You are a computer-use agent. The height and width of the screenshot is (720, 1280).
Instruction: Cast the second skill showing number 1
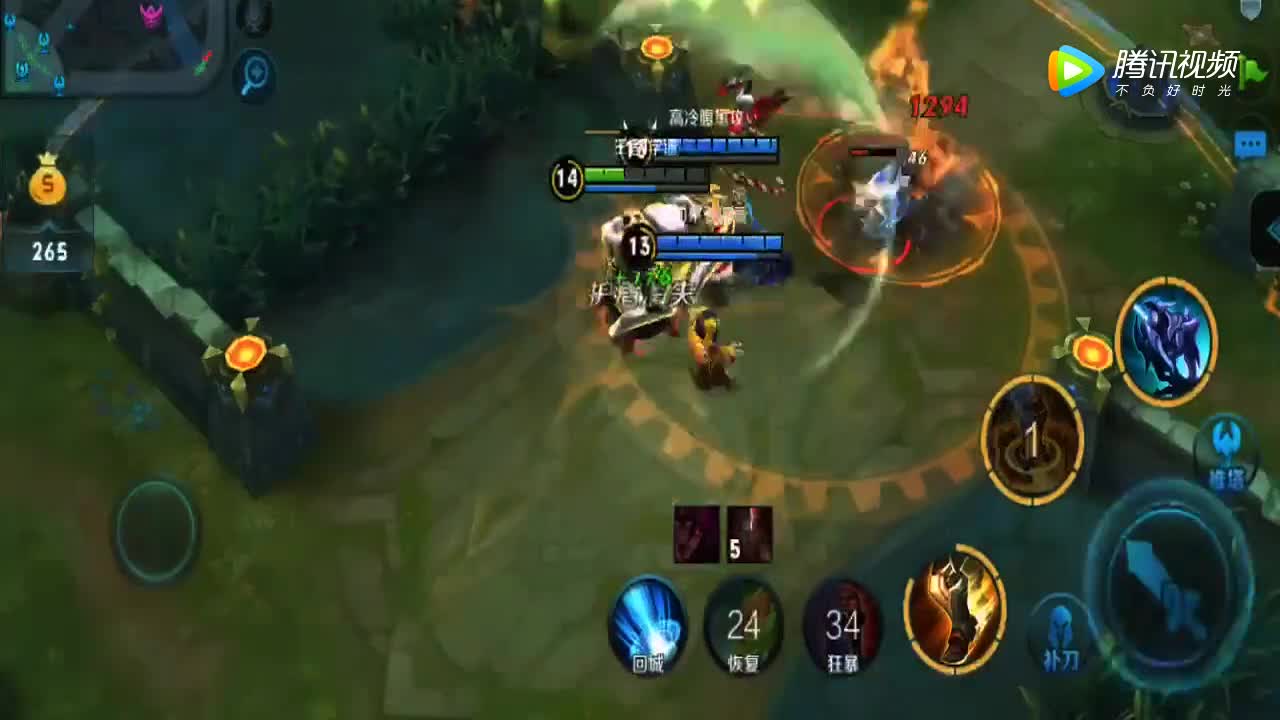point(1033,440)
